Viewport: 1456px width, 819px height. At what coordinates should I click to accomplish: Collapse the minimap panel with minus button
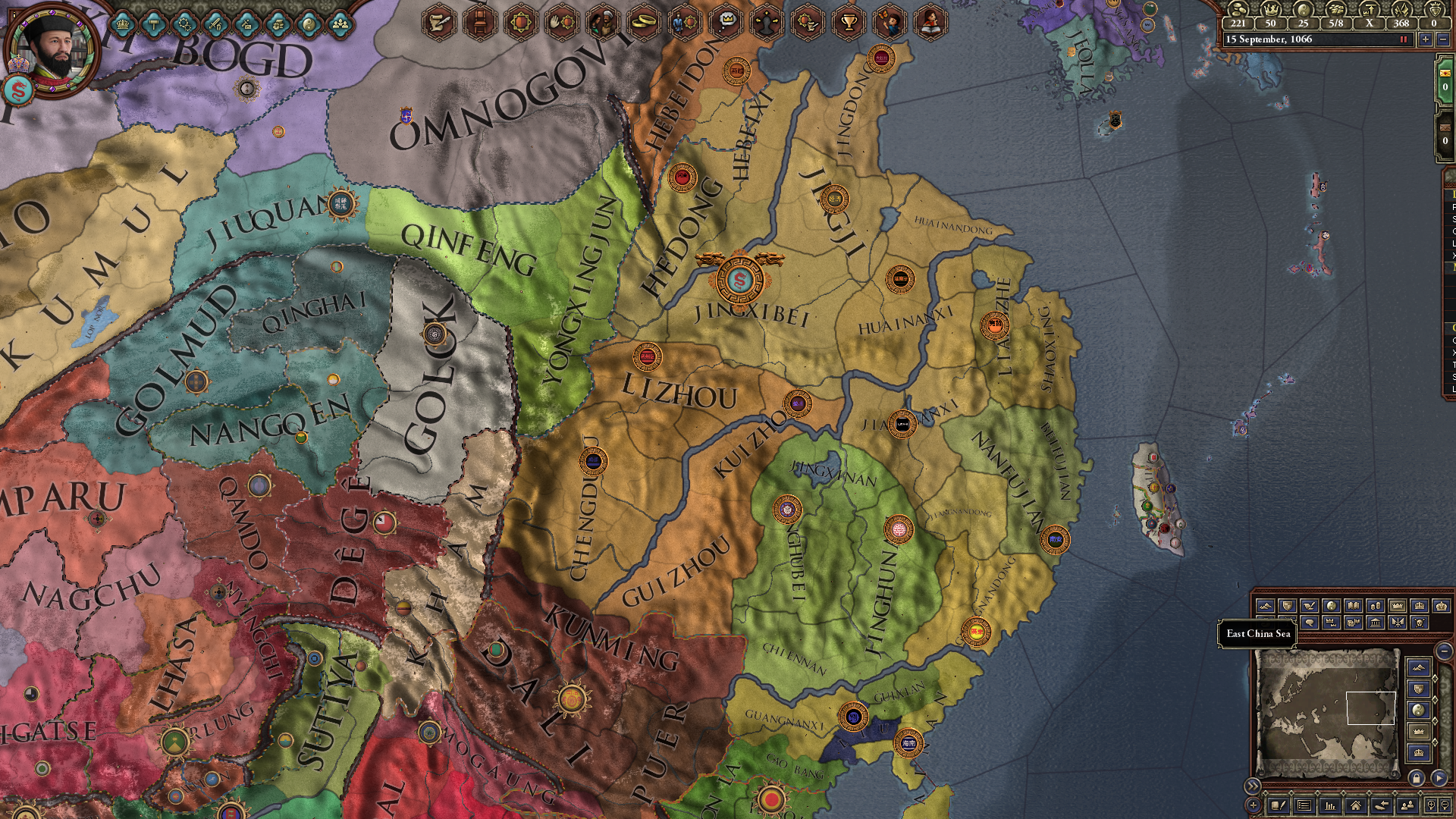point(1445,652)
